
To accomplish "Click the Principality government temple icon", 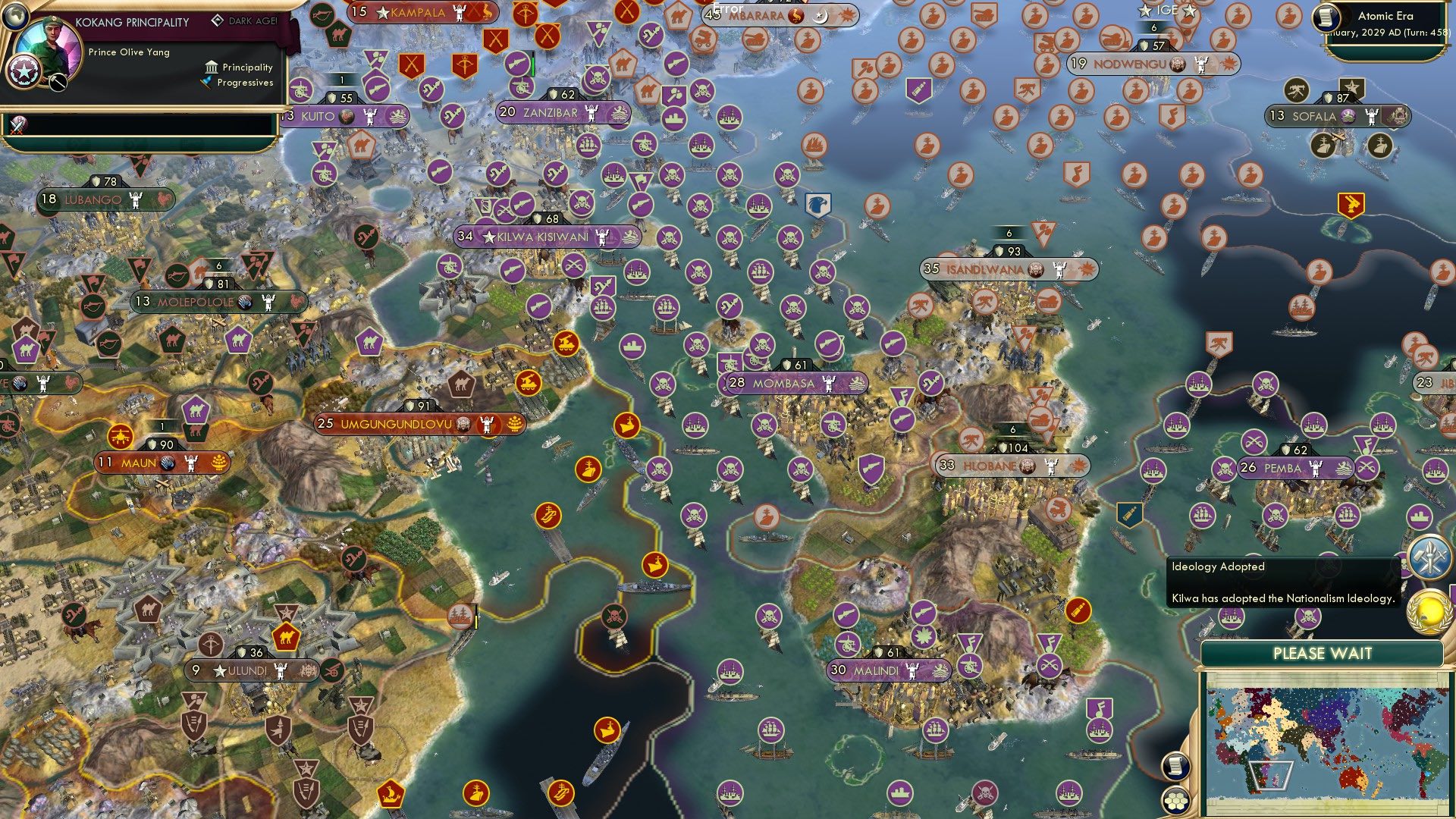I will click(211, 67).
